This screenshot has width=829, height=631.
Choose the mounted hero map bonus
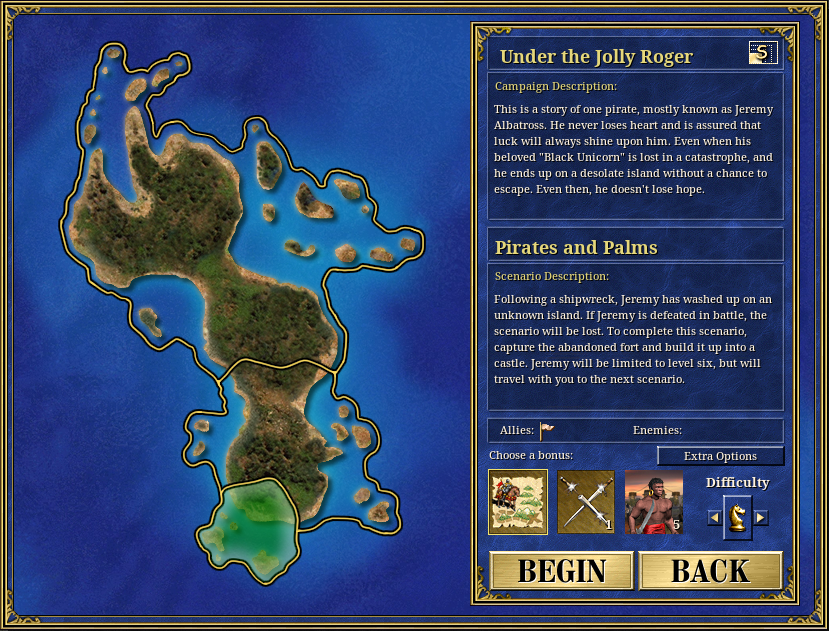point(518,502)
